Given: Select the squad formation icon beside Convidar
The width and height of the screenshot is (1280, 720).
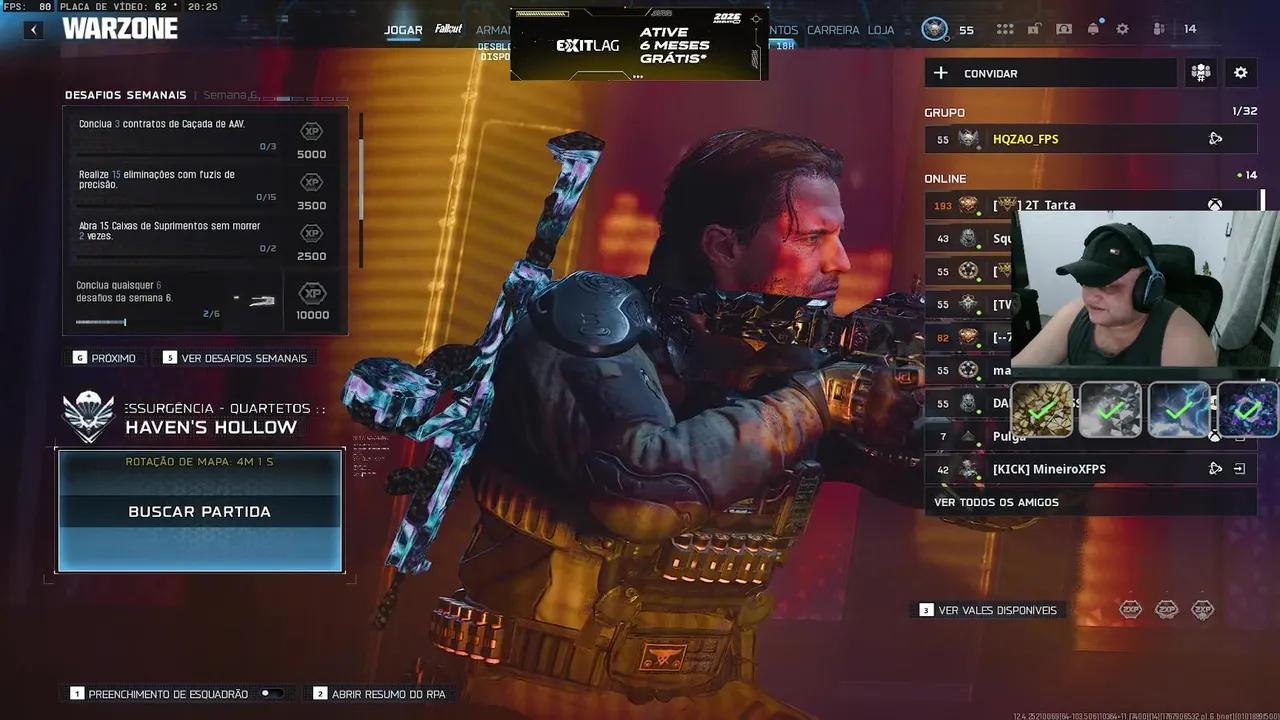Looking at the screenshot, I should tap(1200, 72).
